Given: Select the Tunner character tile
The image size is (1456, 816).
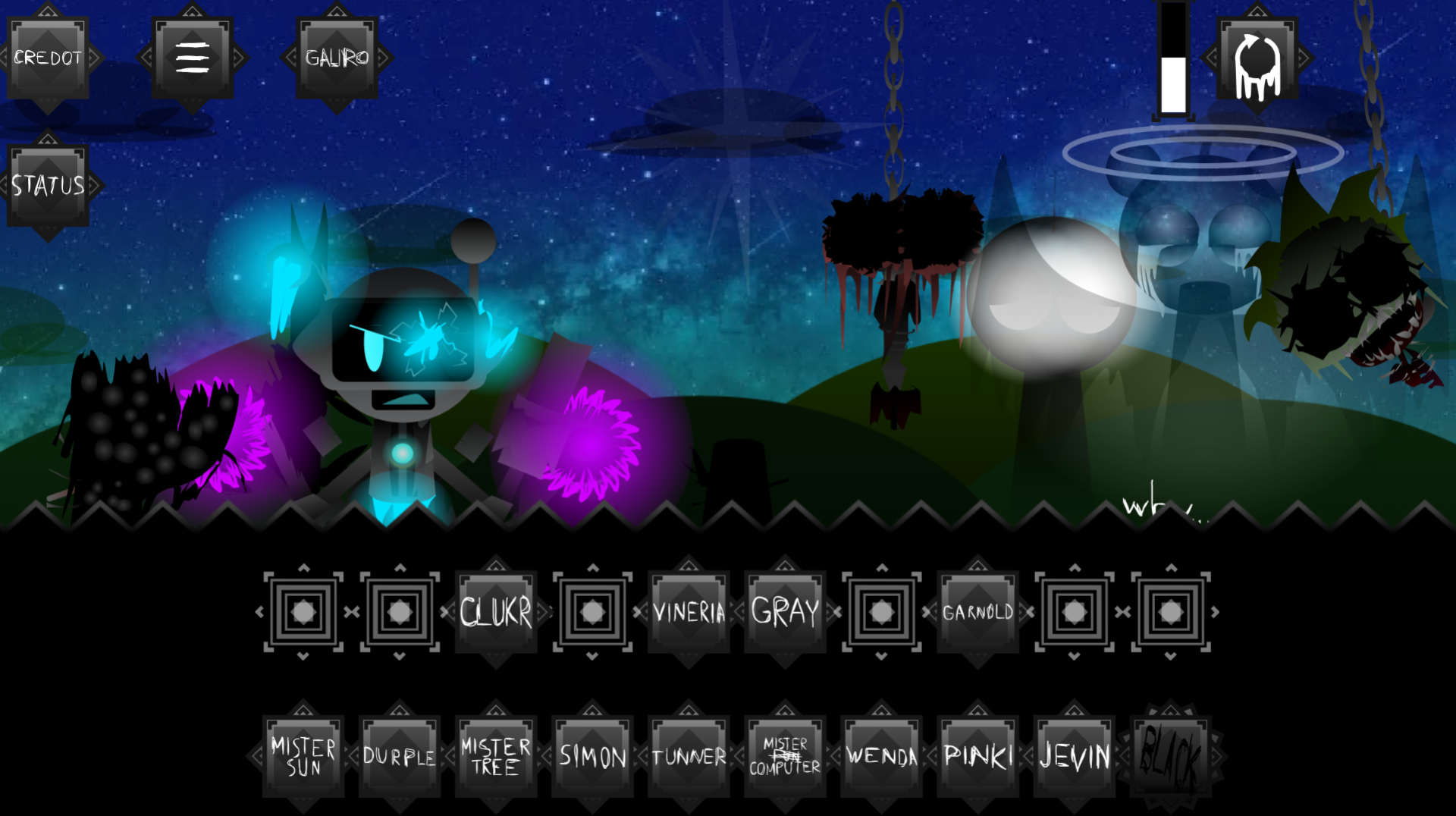Looking at the screenshot, I should click(x=689, y=756).
